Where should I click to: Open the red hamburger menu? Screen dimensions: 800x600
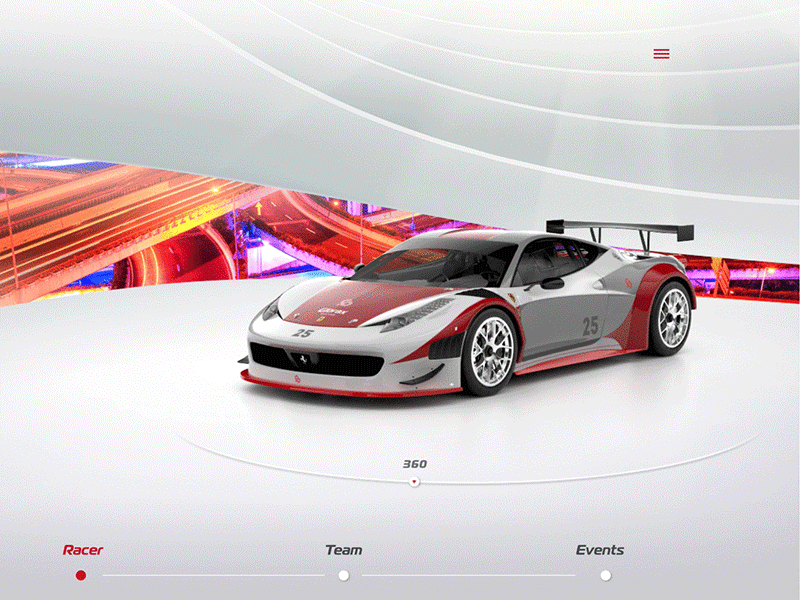661,54
